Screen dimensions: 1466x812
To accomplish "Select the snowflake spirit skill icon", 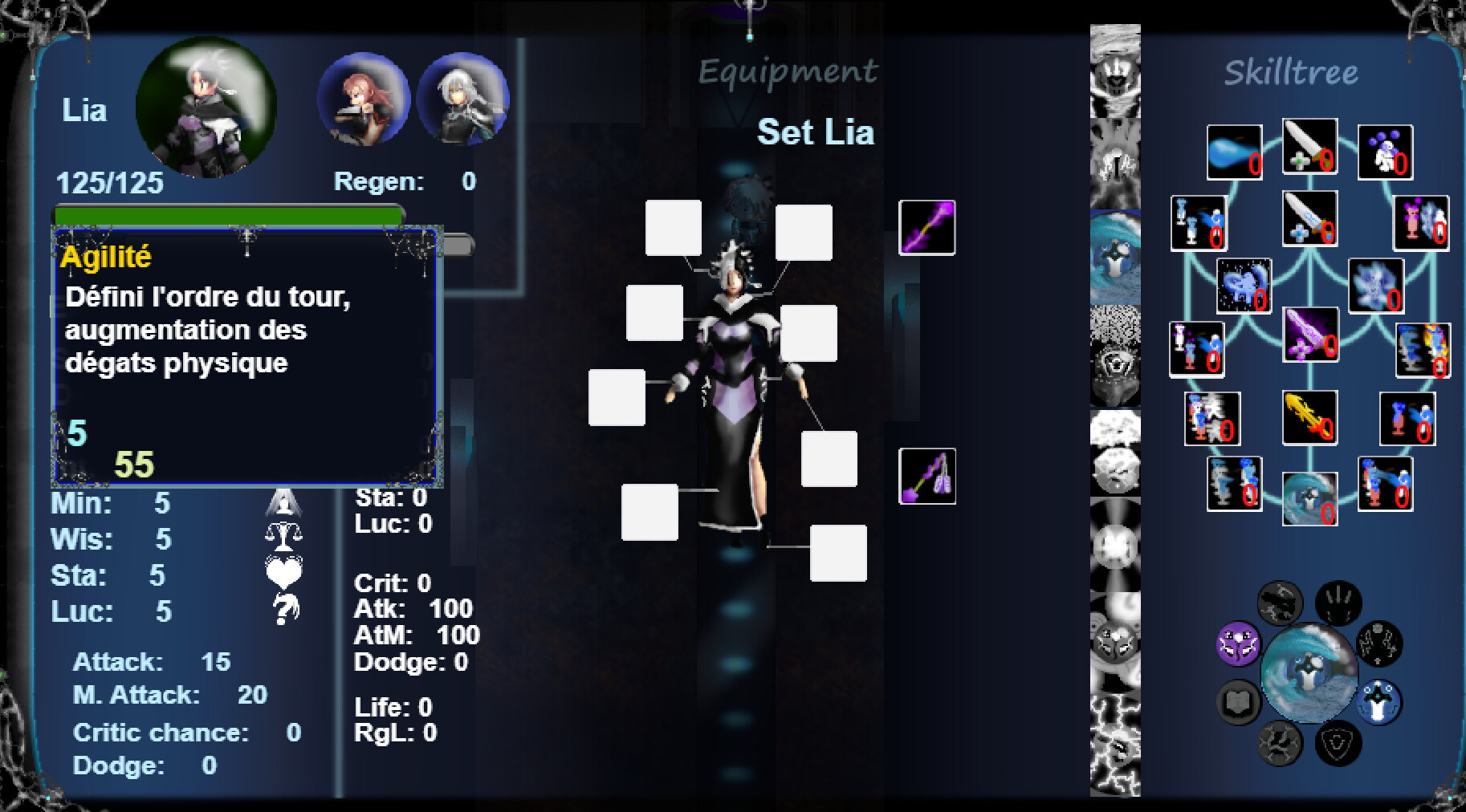I will 1378,285.
